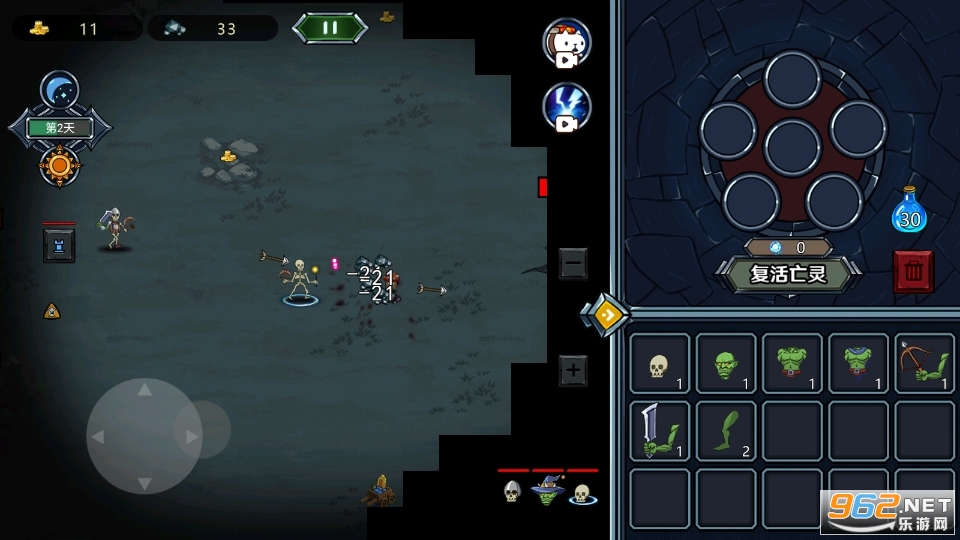Zoom in with the plus button
The height and width of the screenshot is (540, 960).
coord(573,370)
